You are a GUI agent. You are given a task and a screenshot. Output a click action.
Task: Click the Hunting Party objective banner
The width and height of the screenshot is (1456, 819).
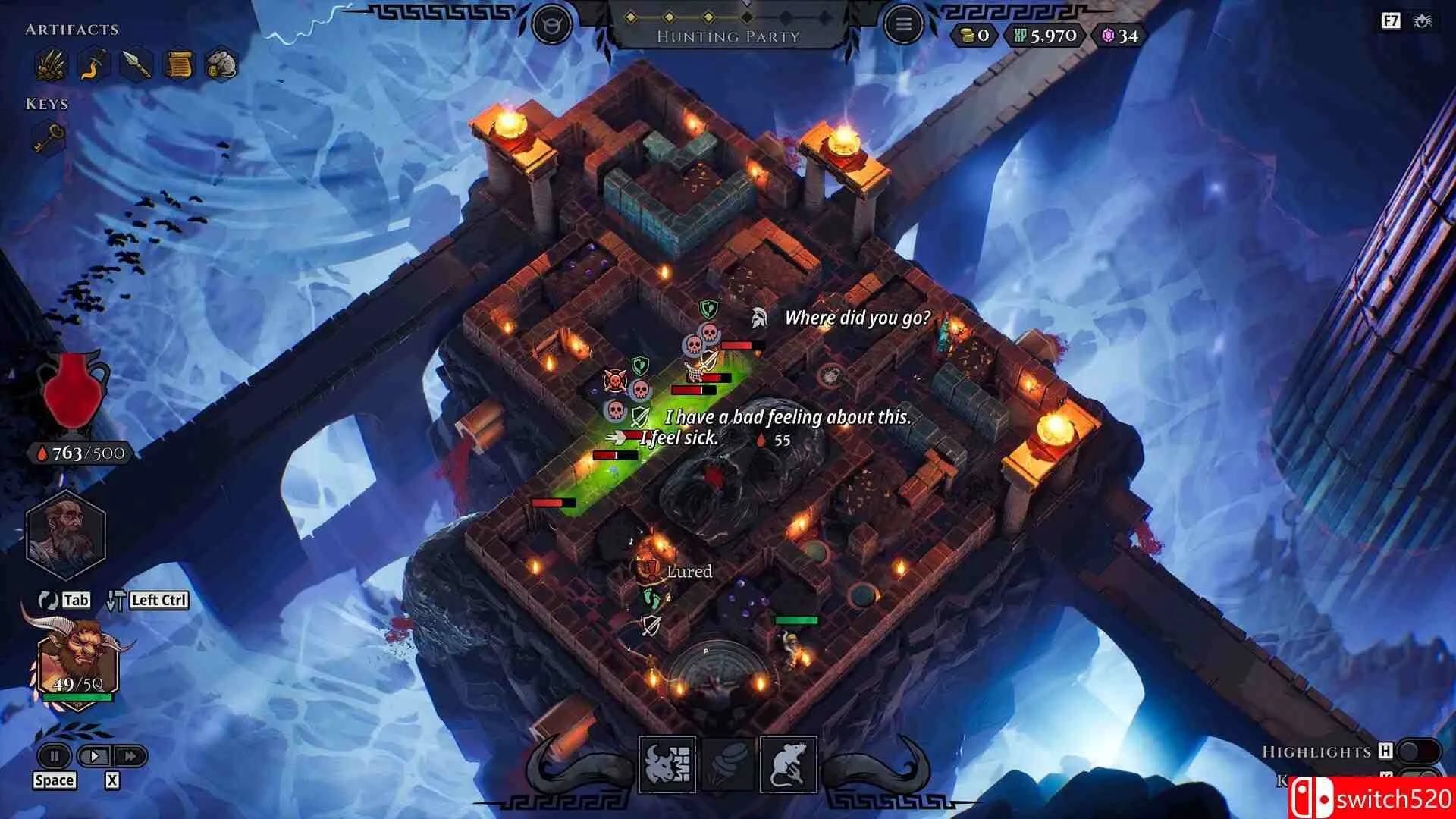click(x=728, y=36)
